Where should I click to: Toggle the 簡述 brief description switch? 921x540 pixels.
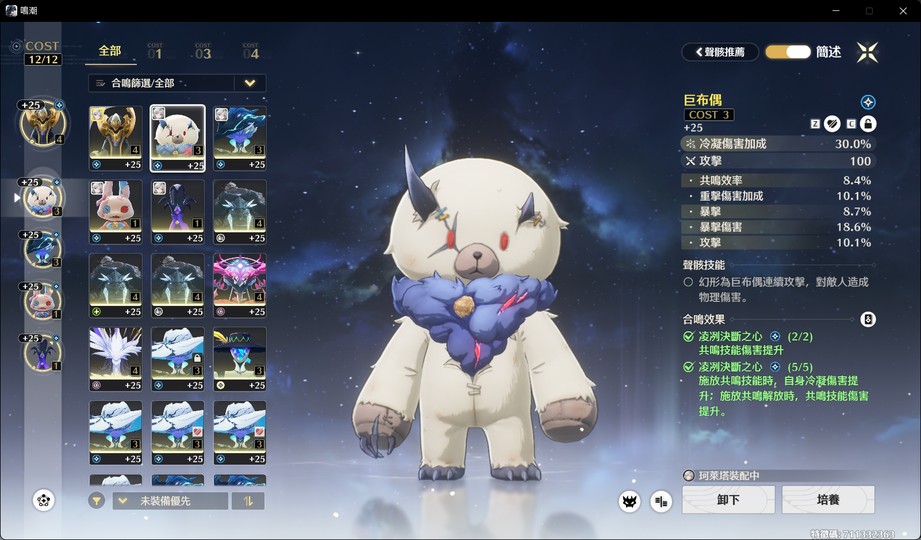click(788, 52)
